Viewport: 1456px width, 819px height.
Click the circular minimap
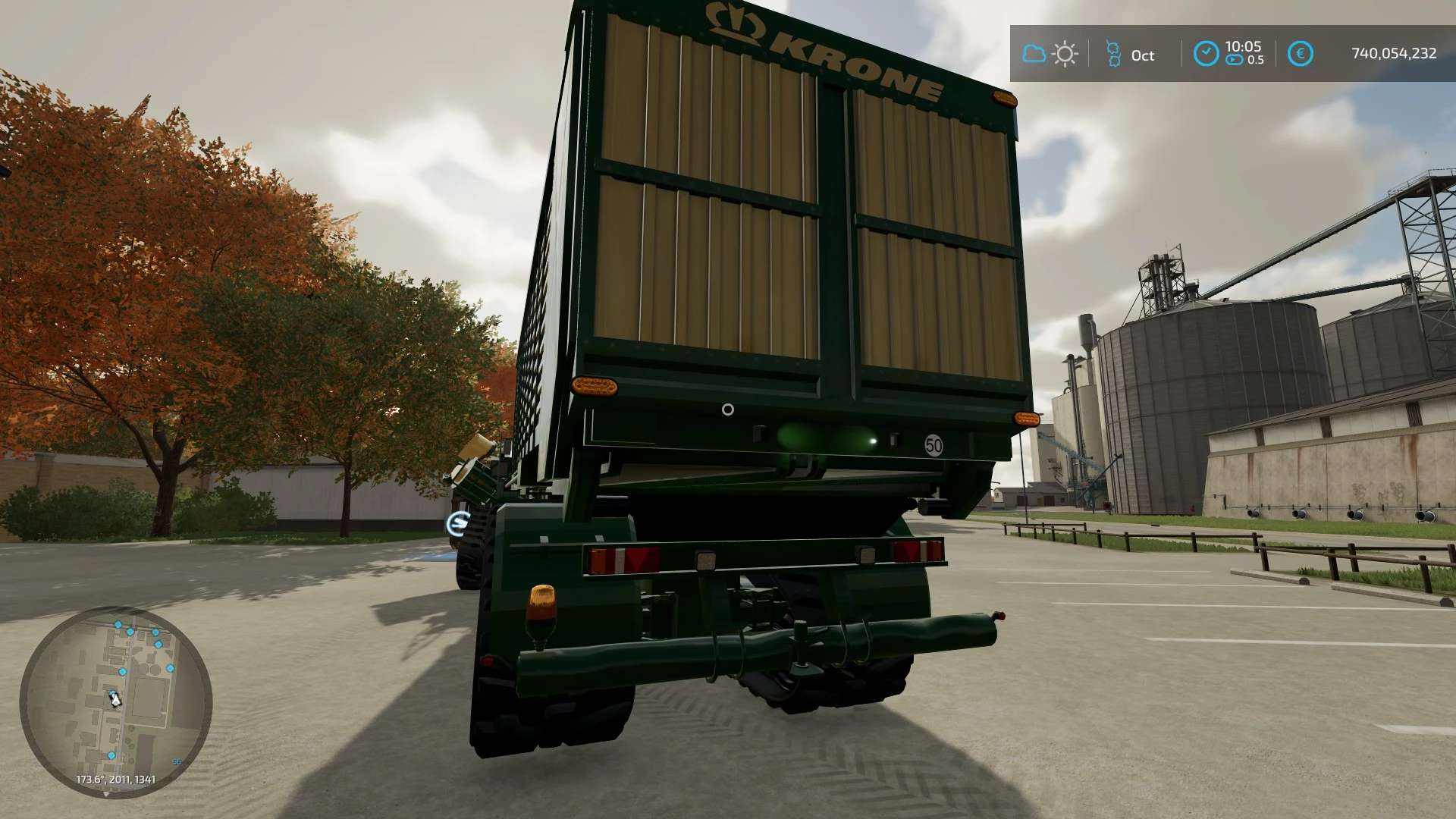[115, 701]
